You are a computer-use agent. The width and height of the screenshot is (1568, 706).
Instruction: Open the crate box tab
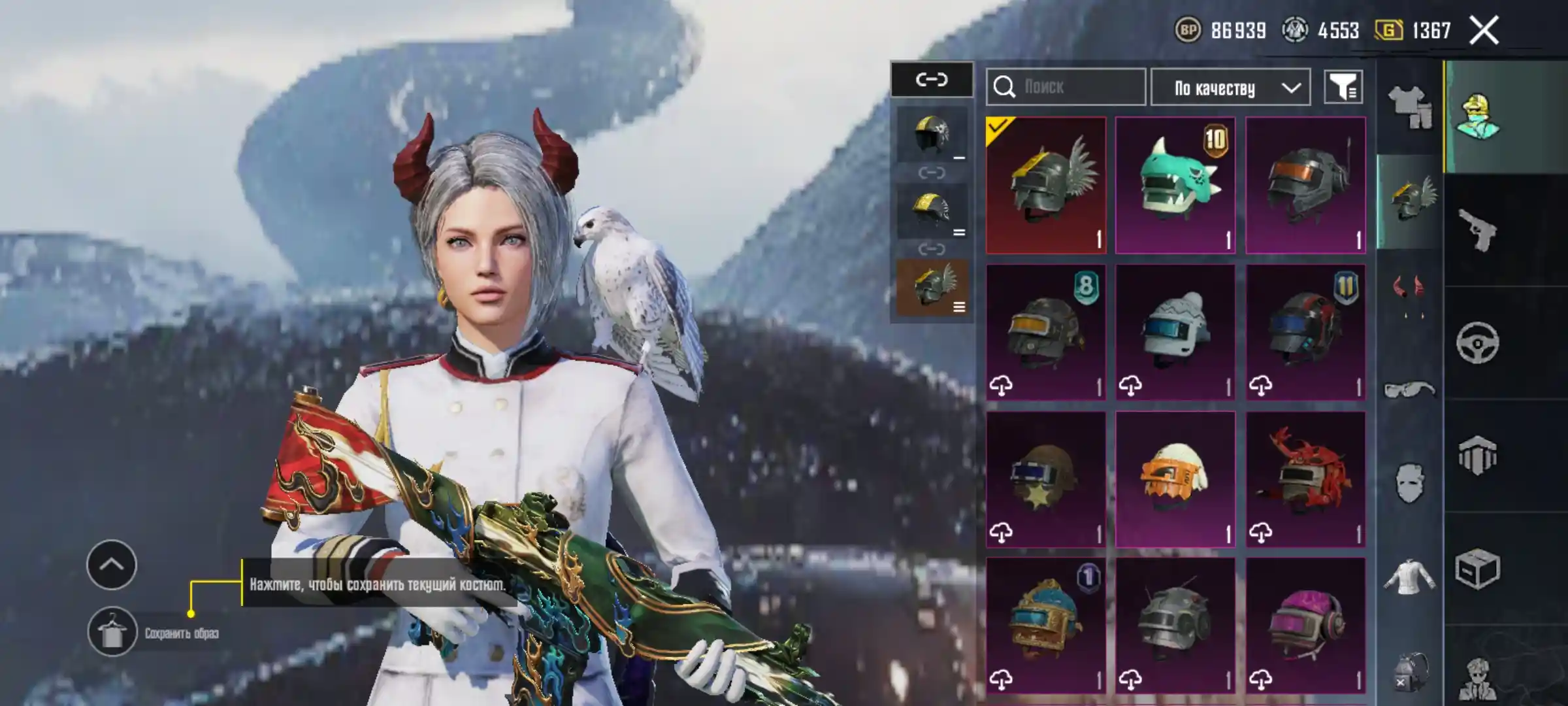[1478, 569]
